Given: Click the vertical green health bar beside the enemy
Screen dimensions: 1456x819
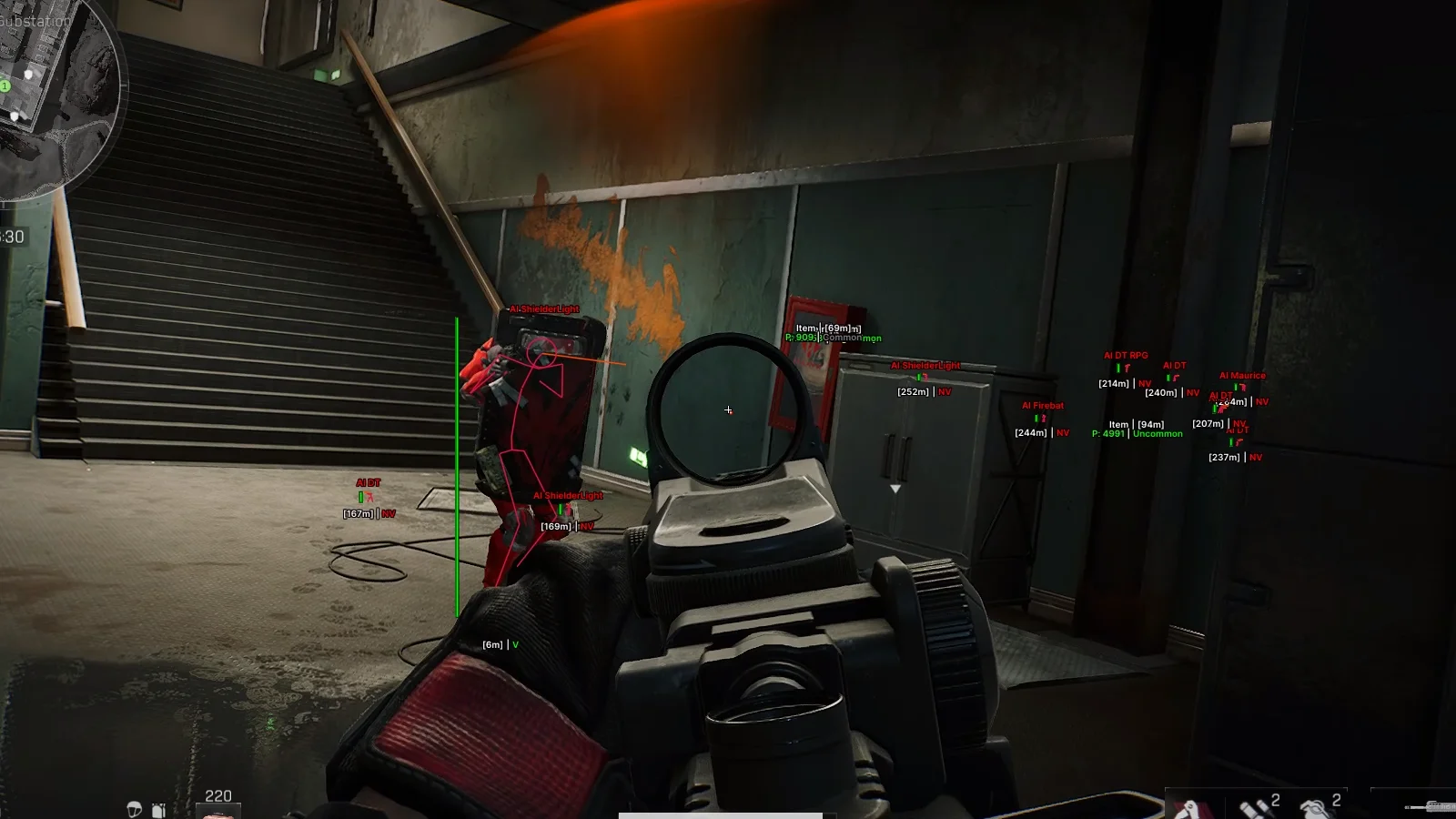Looking at the screenshot, I should (x=455, y=464).
